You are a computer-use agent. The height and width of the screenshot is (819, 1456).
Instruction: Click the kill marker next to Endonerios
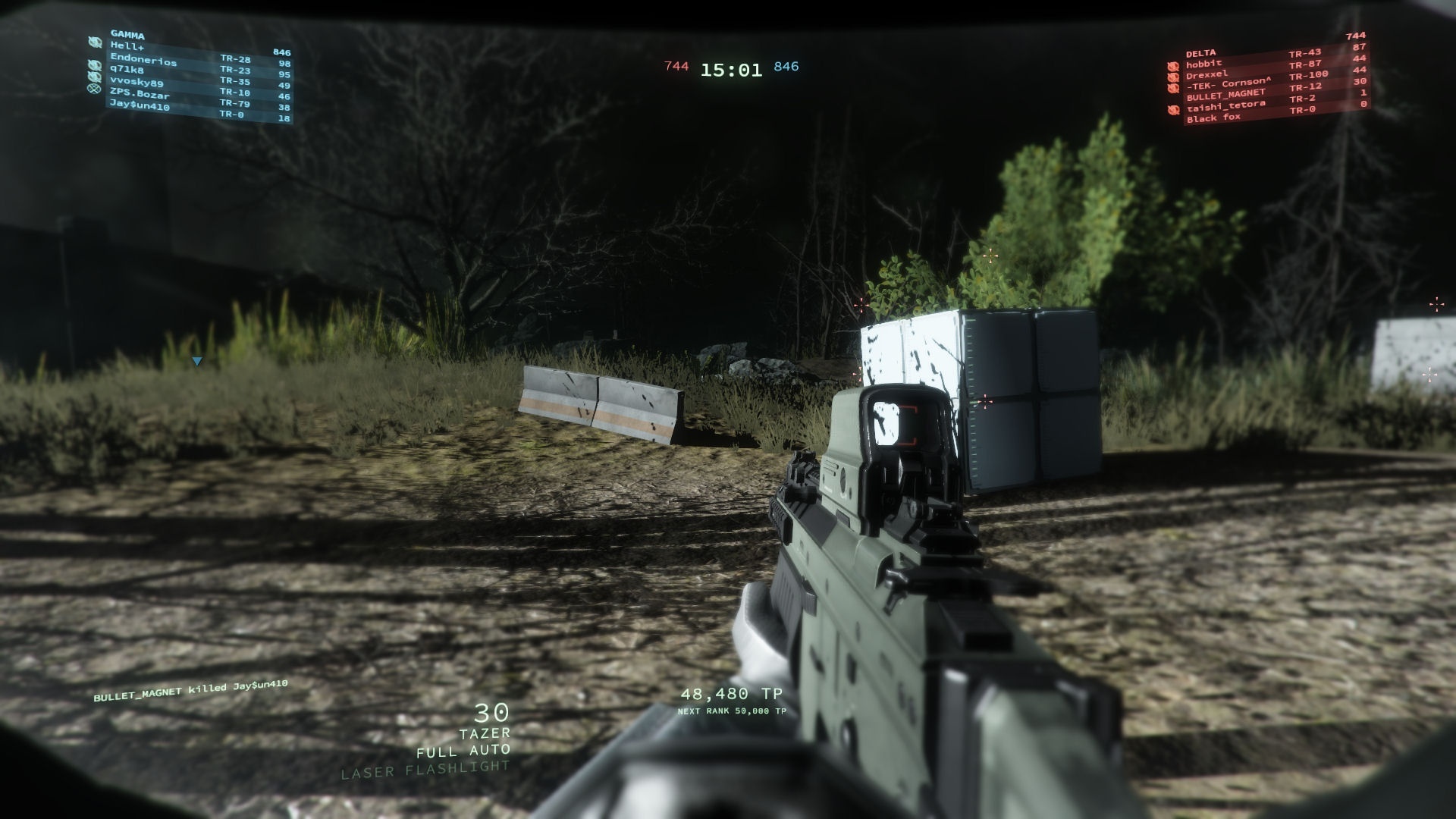point(93,64)
